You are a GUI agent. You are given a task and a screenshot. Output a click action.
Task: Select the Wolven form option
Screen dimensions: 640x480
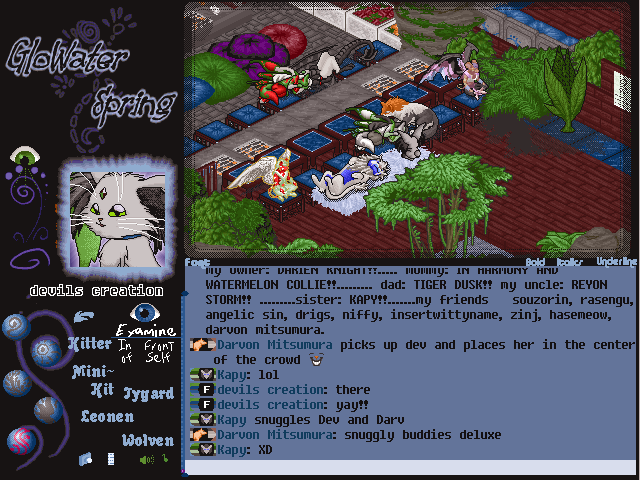(148, 441)
